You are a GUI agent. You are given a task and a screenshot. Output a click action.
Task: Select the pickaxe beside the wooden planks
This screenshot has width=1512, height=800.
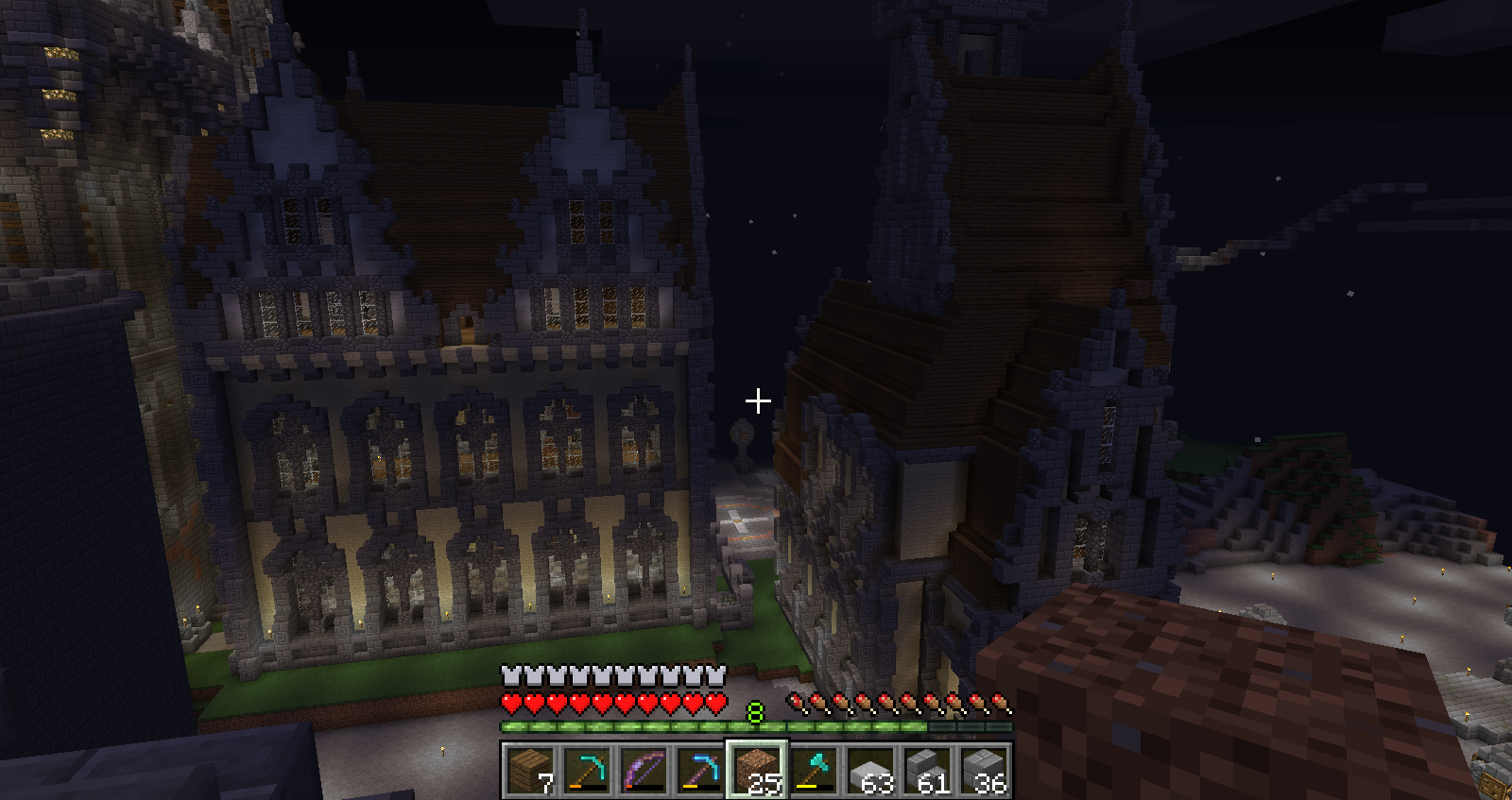click(x=586, y=770)
